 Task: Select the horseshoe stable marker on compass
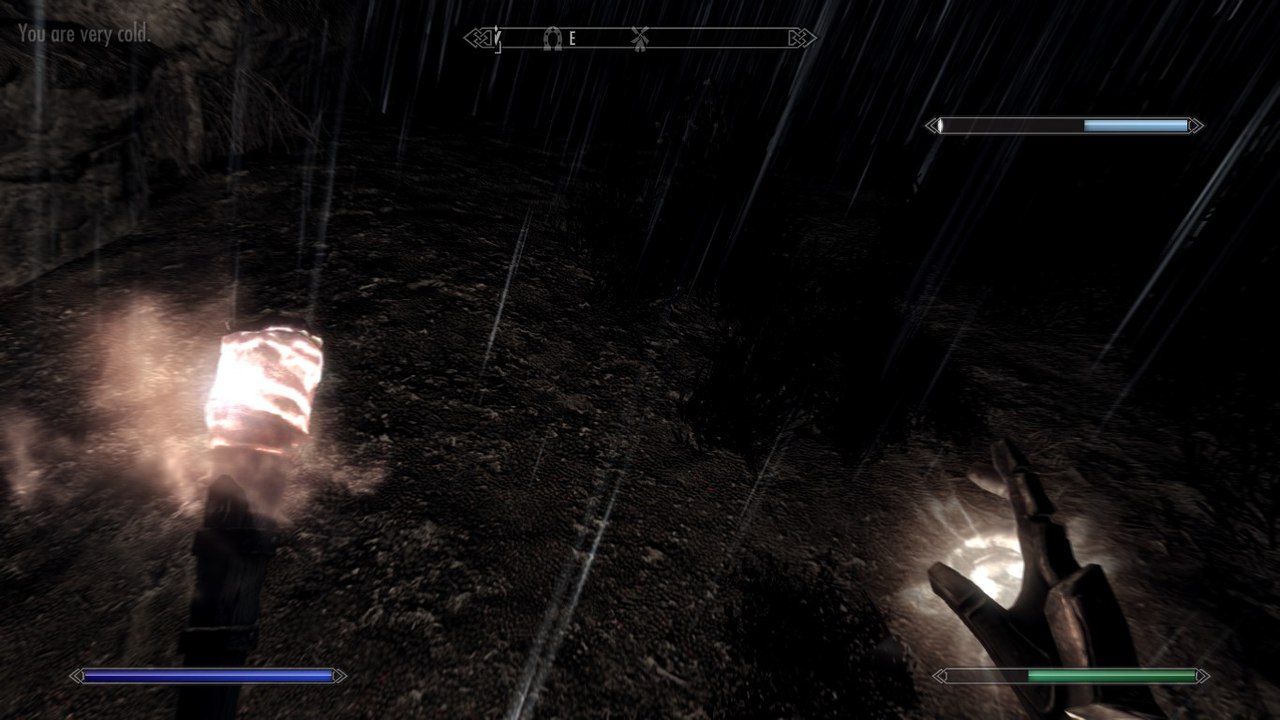pos(551,39)
